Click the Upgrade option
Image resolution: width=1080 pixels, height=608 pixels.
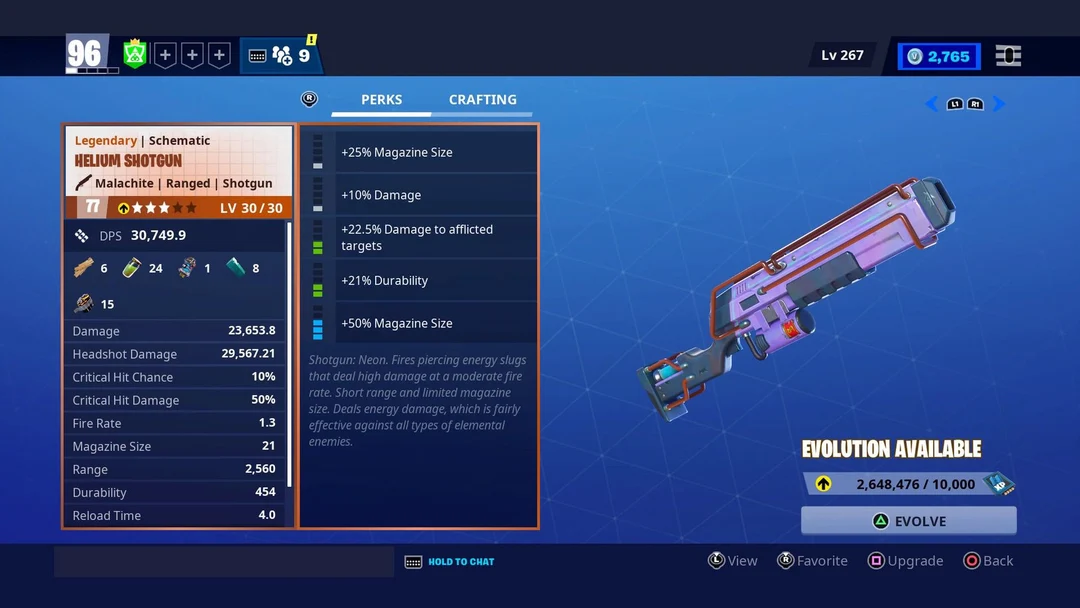click(905, 561)
